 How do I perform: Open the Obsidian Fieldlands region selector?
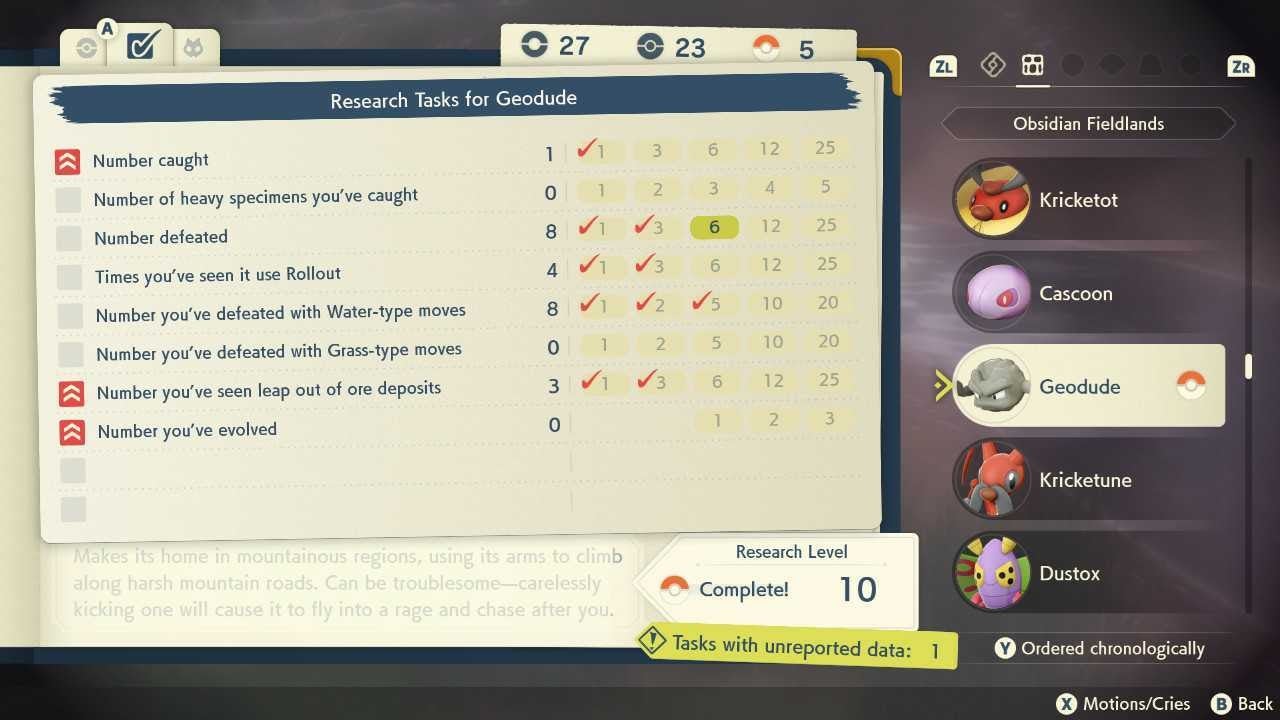[x=1088, y=123]
